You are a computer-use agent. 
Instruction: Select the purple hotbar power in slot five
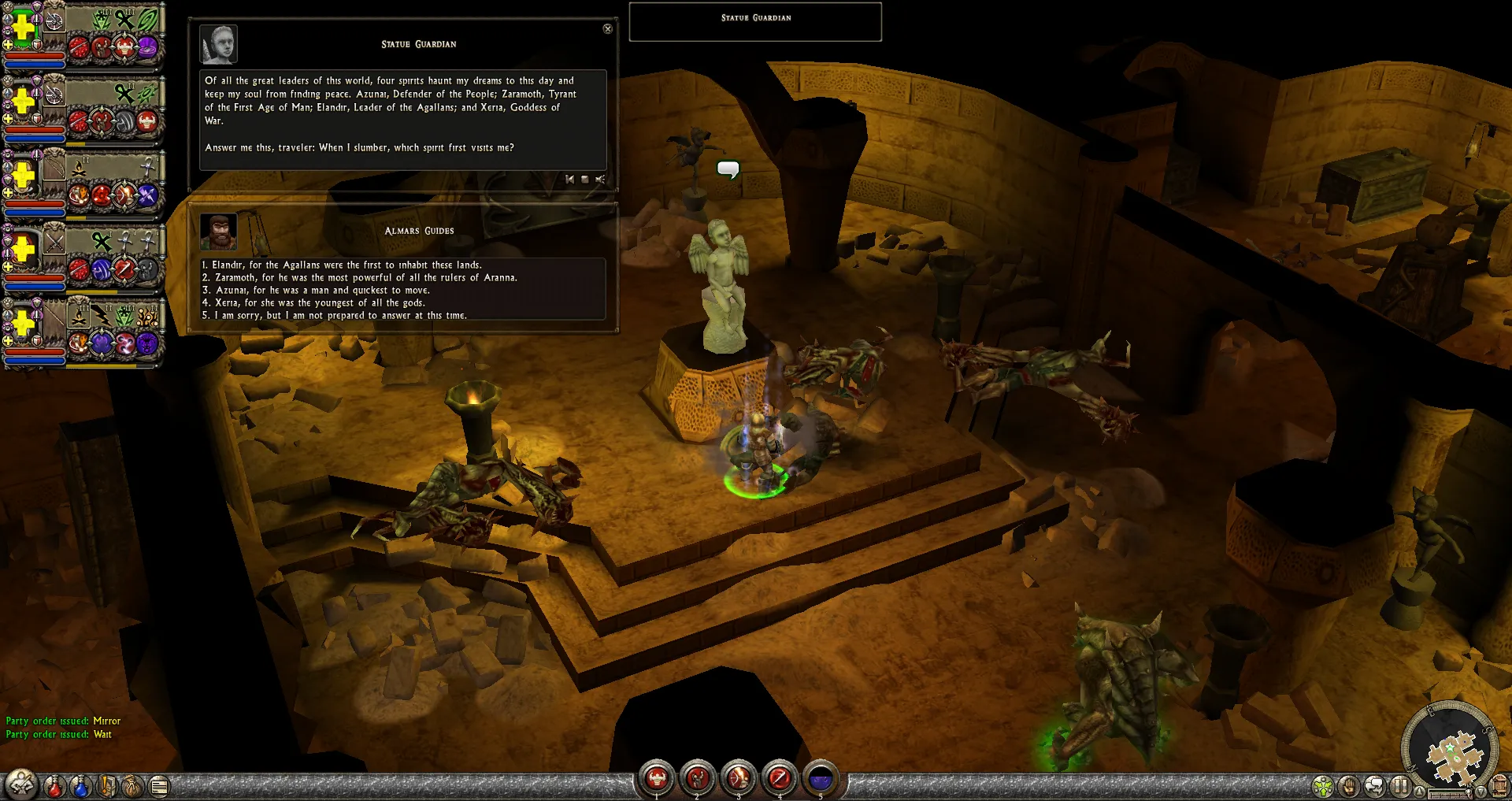821,779
